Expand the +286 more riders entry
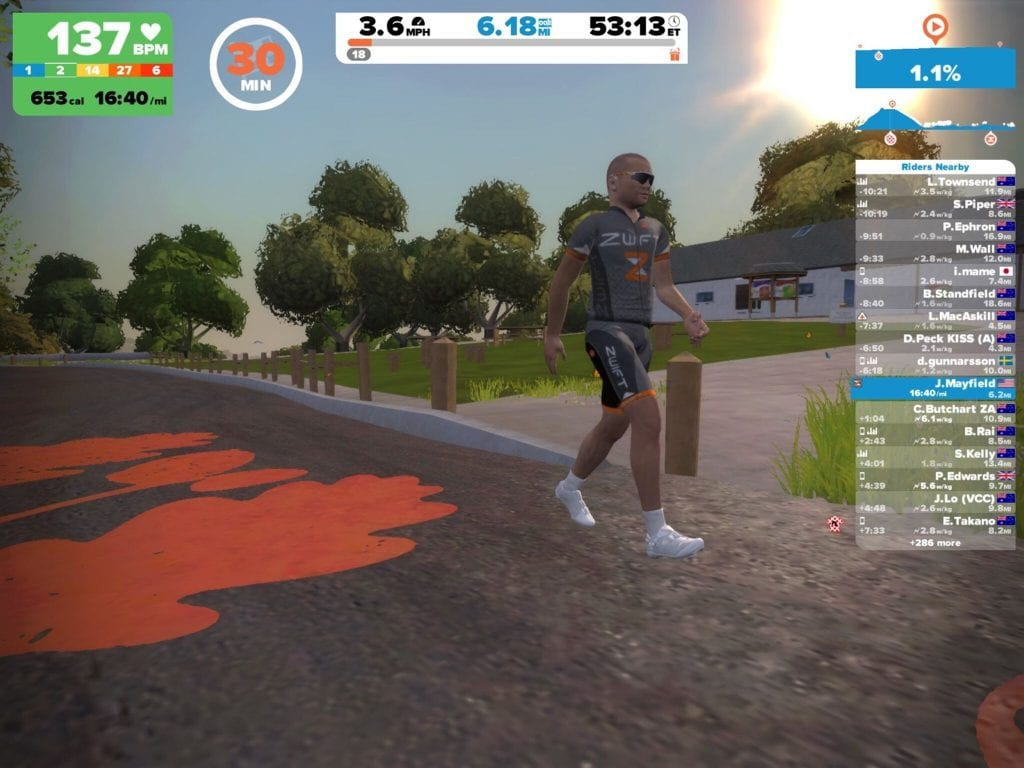 (935, 542)
